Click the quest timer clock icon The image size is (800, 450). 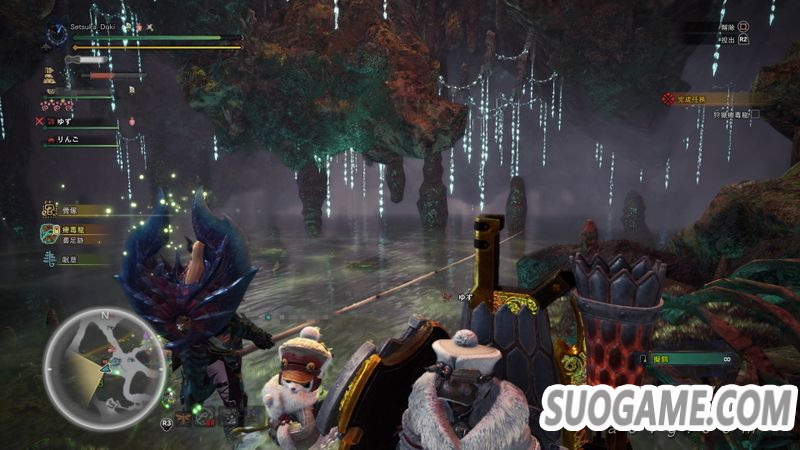[x=55, y=36]
